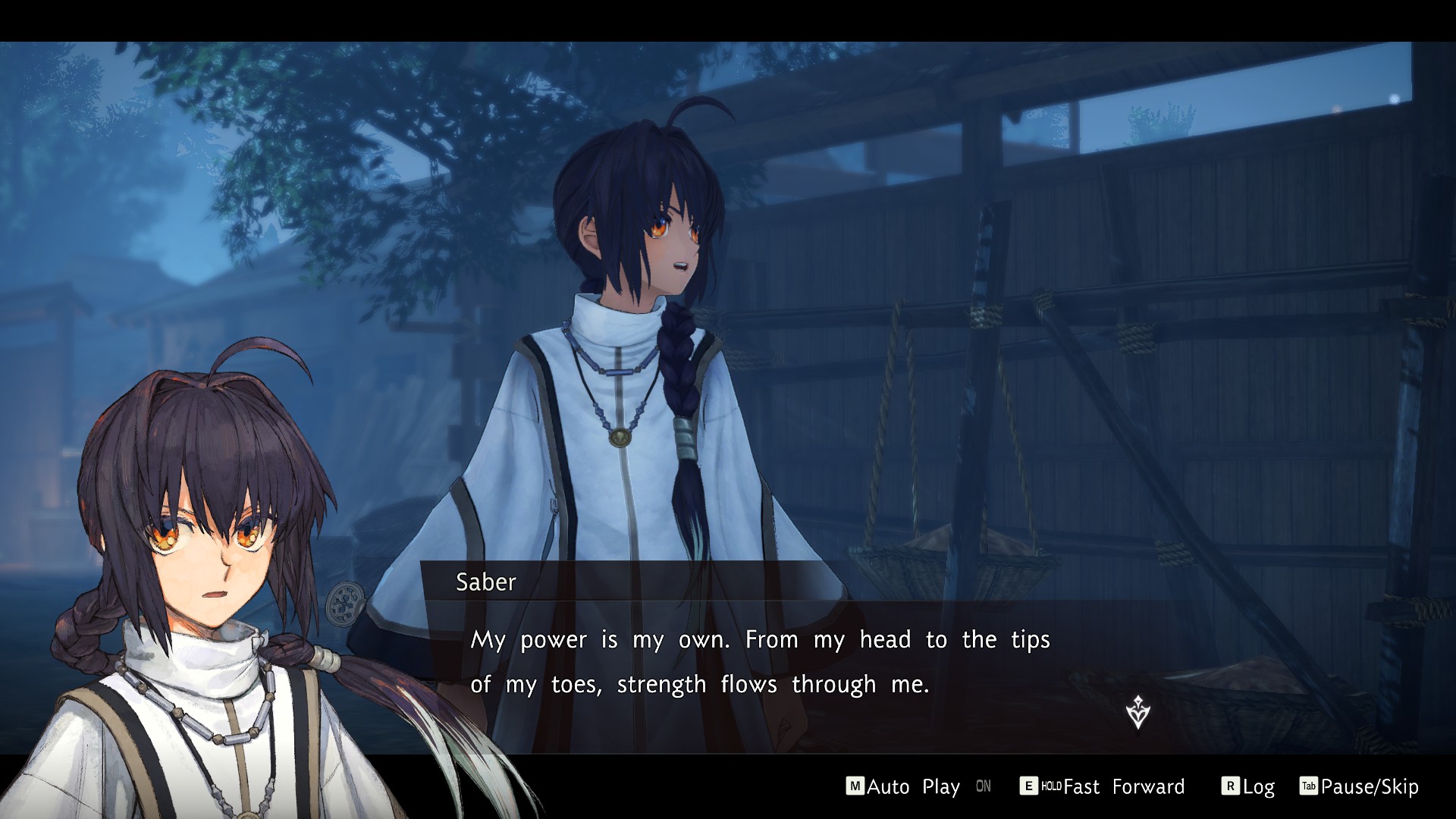Switch Auto Play state by clicking Auto Play

pos(914,786)
